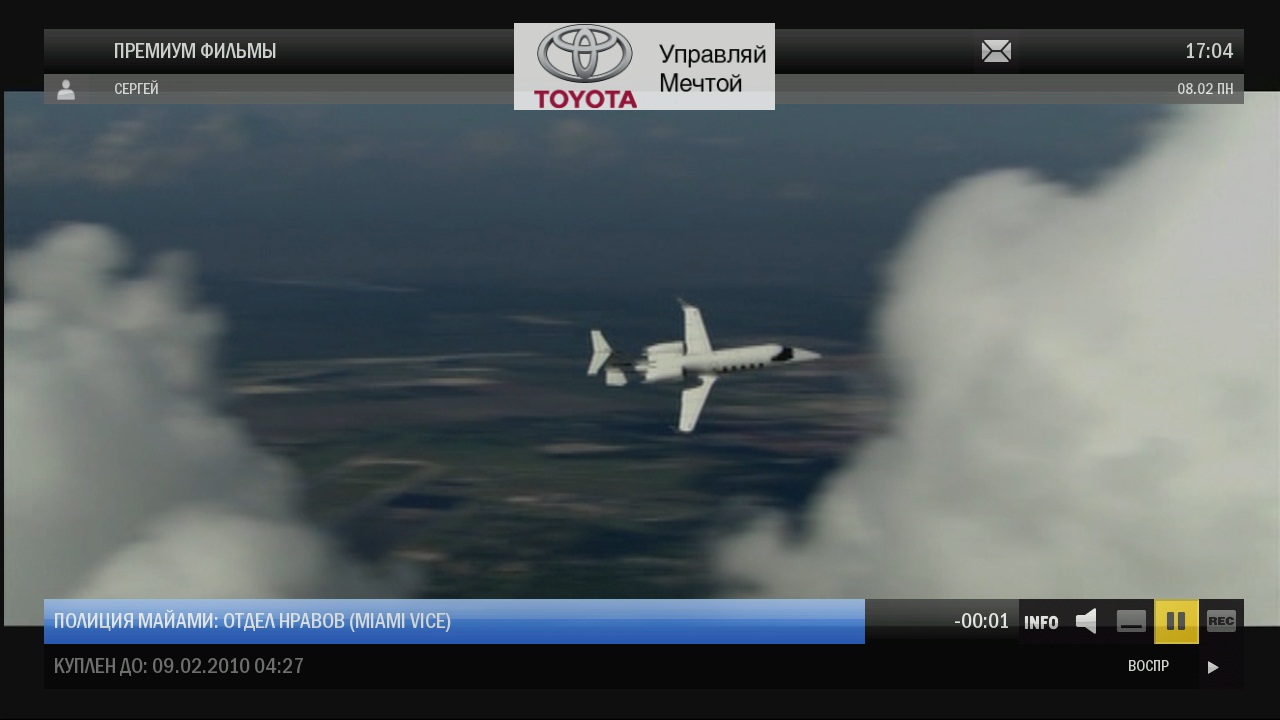
Task: Select the user profile icon beside СЕРГЕЙ
Action: [67, 90]
